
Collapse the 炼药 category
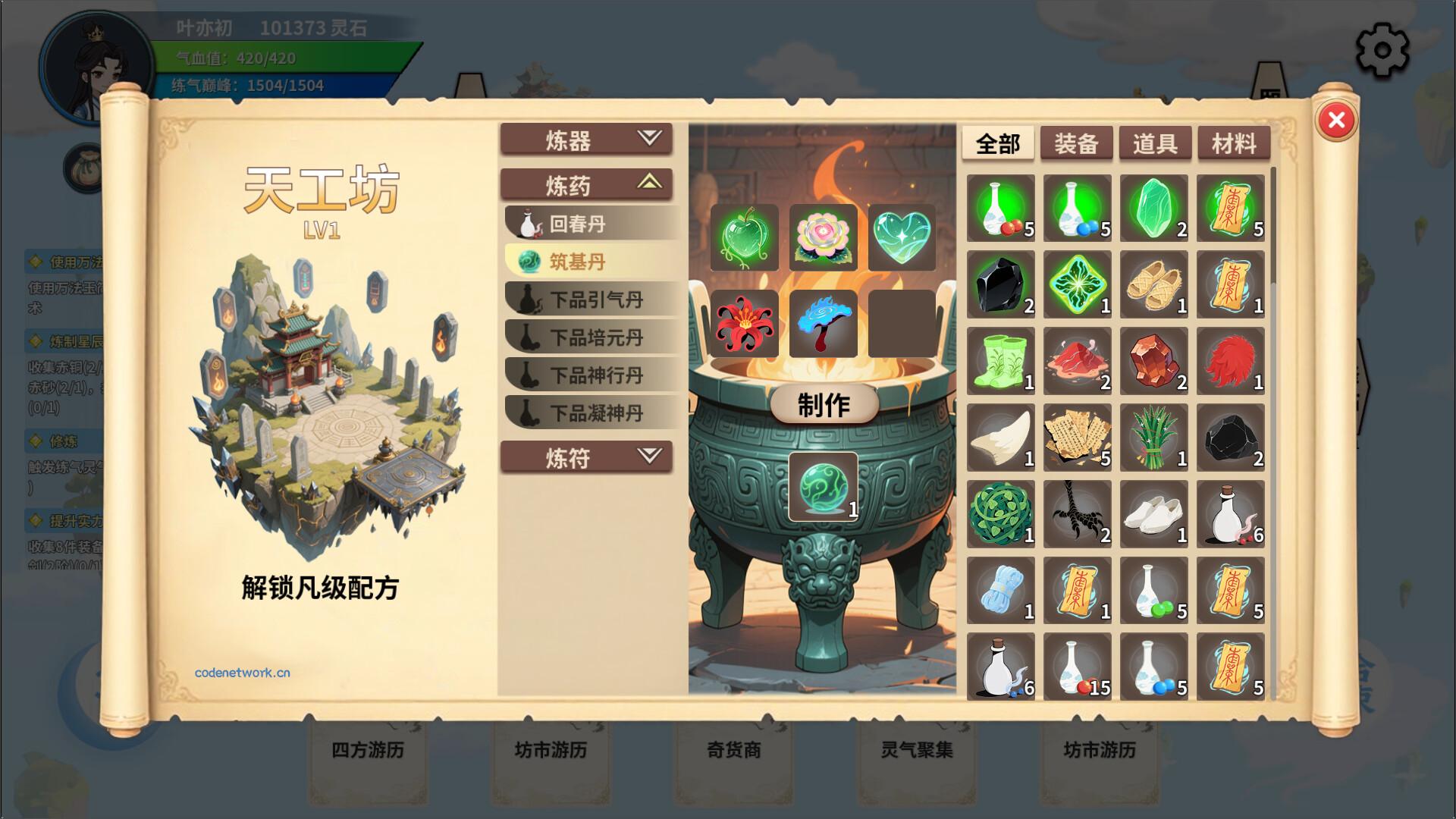(x=585, y=184)
